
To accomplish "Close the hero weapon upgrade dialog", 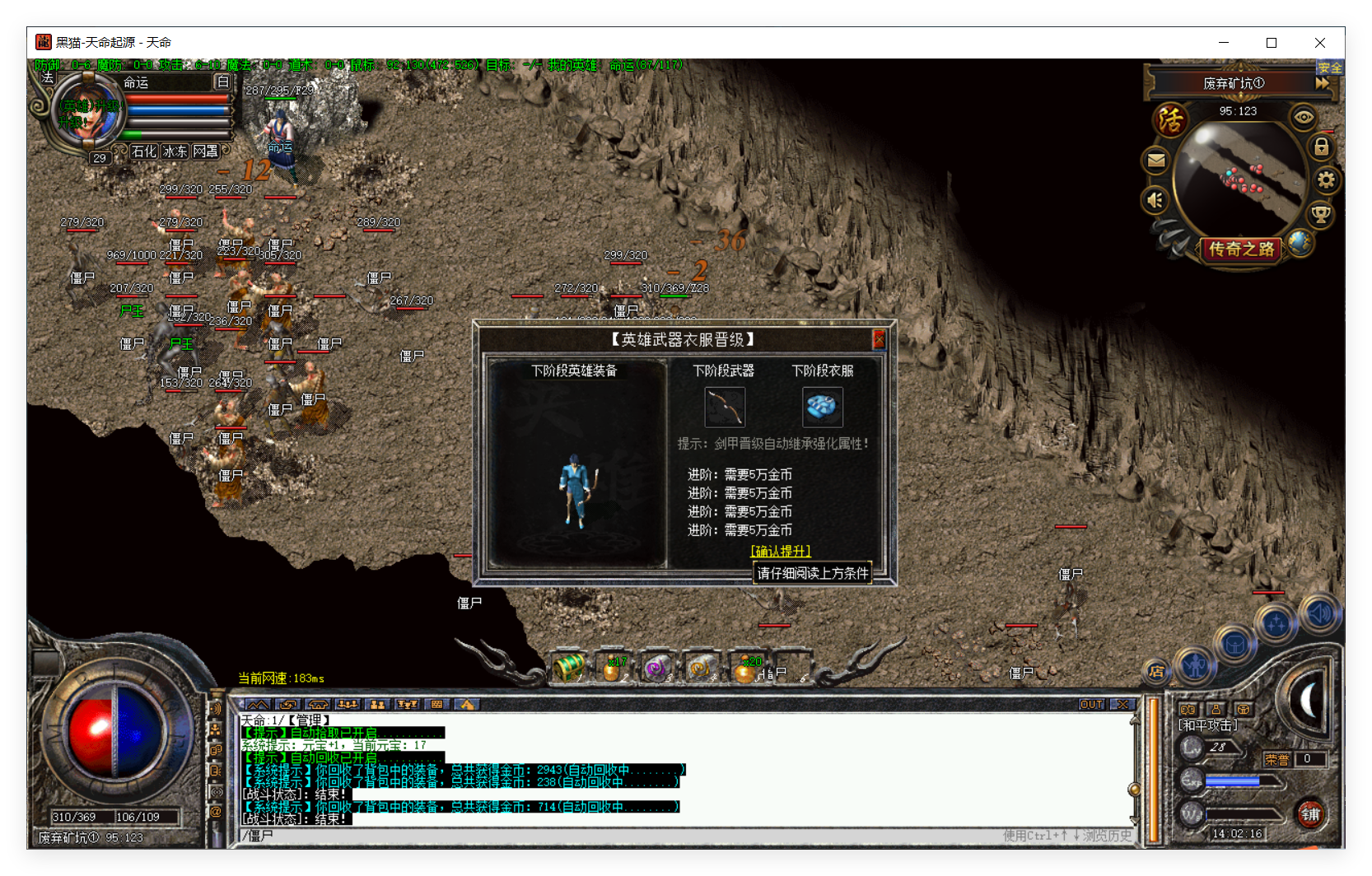I will pos(879,339).
